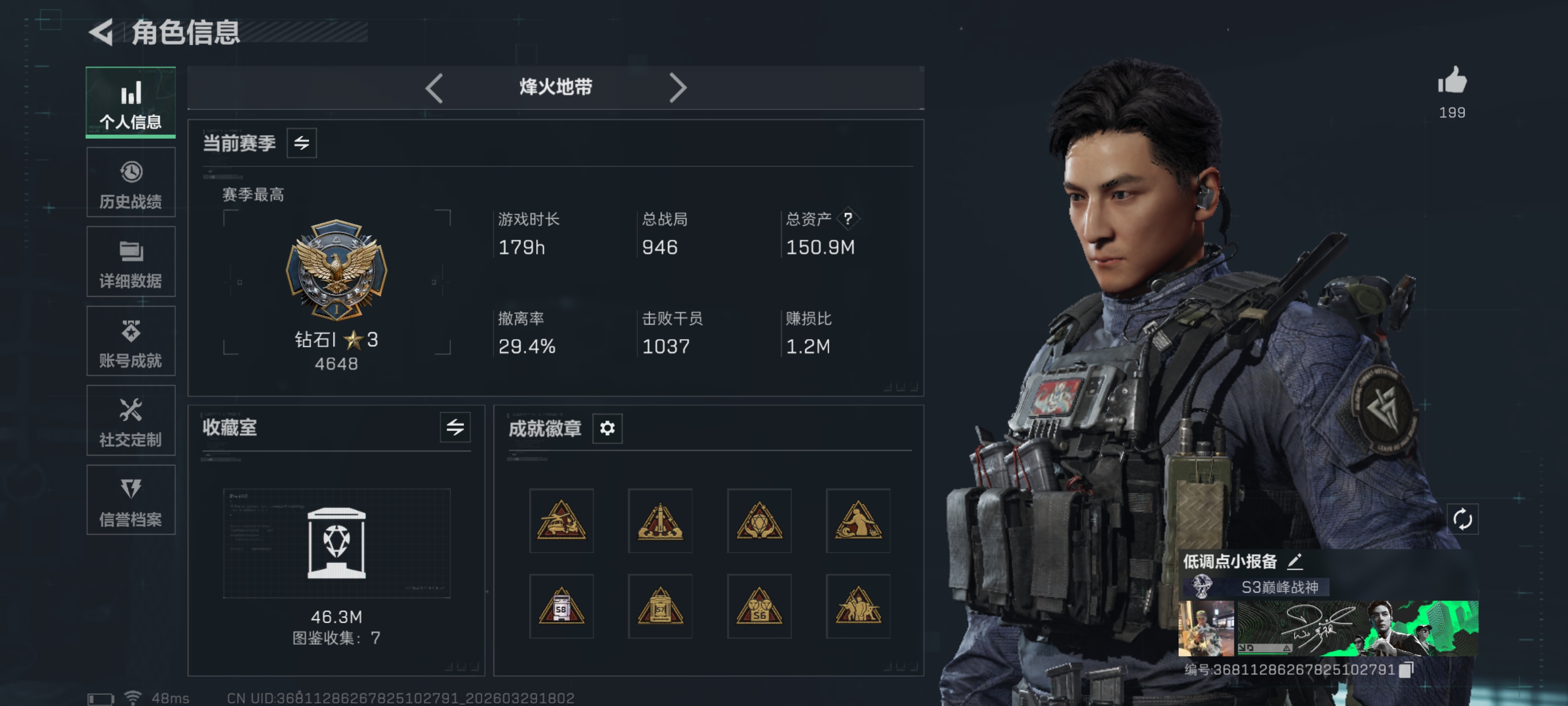View the 信誉档案 tab
The image size is (1568, 706).
131,501
